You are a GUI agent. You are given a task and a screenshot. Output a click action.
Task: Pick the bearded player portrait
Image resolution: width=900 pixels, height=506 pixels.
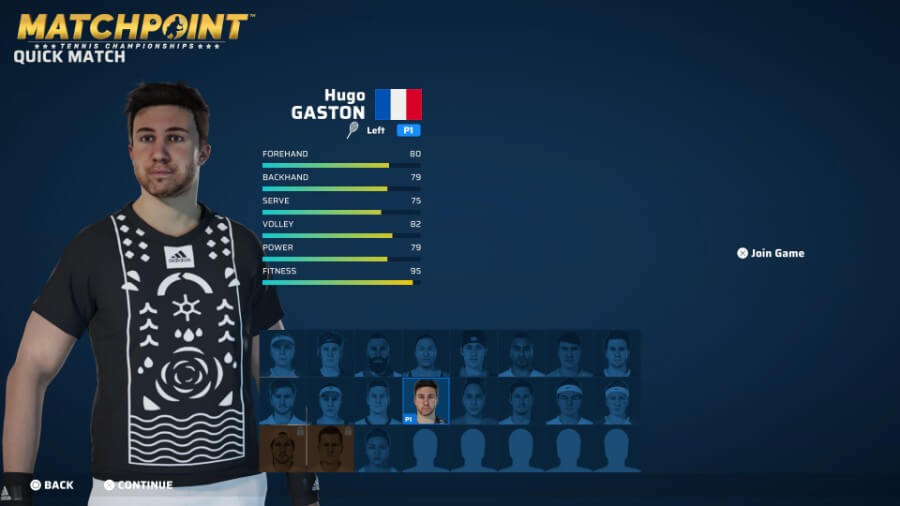(377, 354)
